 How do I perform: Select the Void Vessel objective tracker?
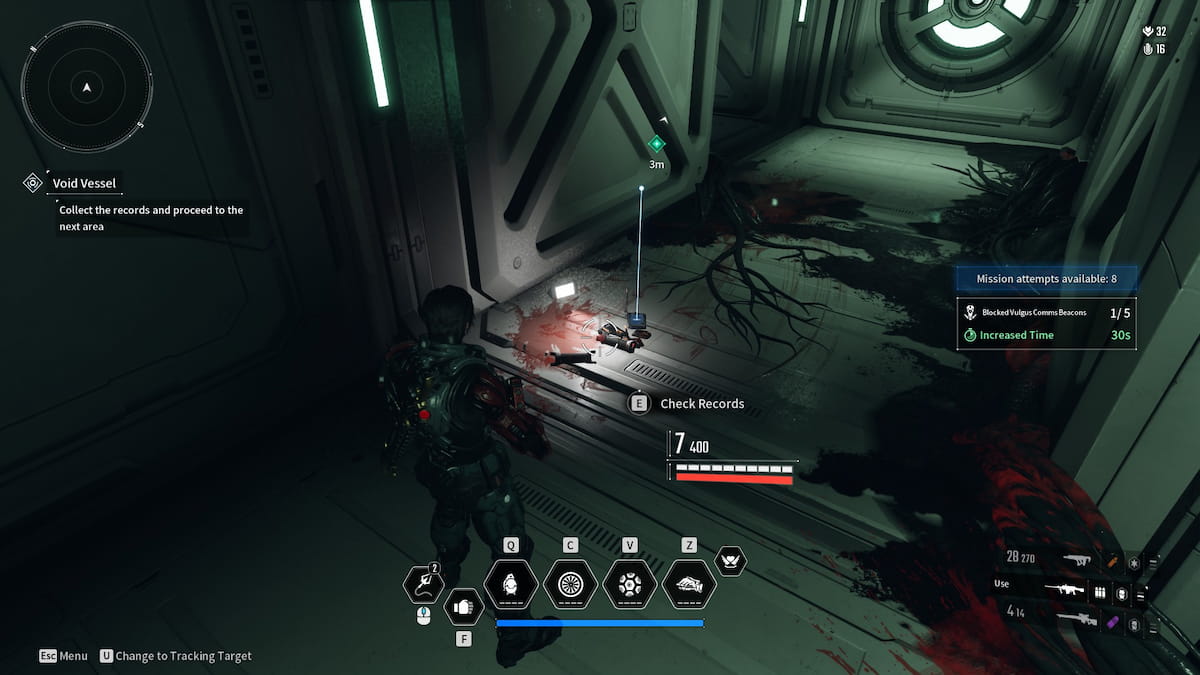point(85,183)
